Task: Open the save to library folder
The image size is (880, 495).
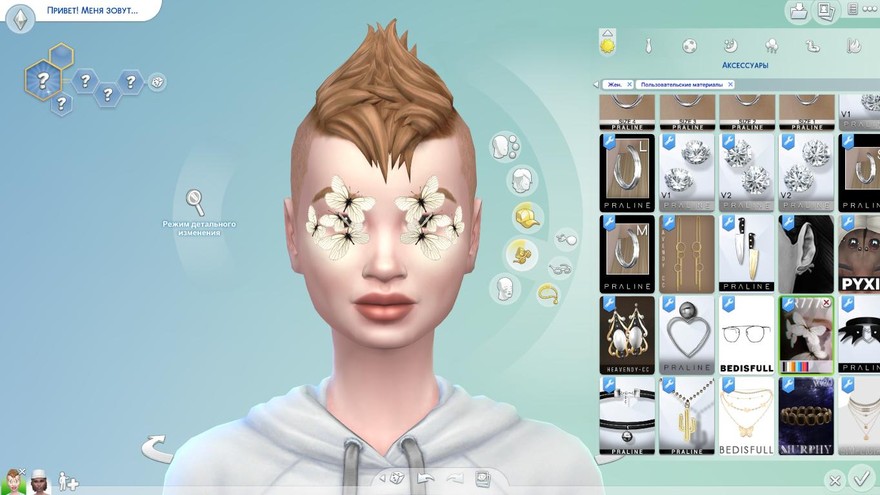Action: [x=799, y=12]
